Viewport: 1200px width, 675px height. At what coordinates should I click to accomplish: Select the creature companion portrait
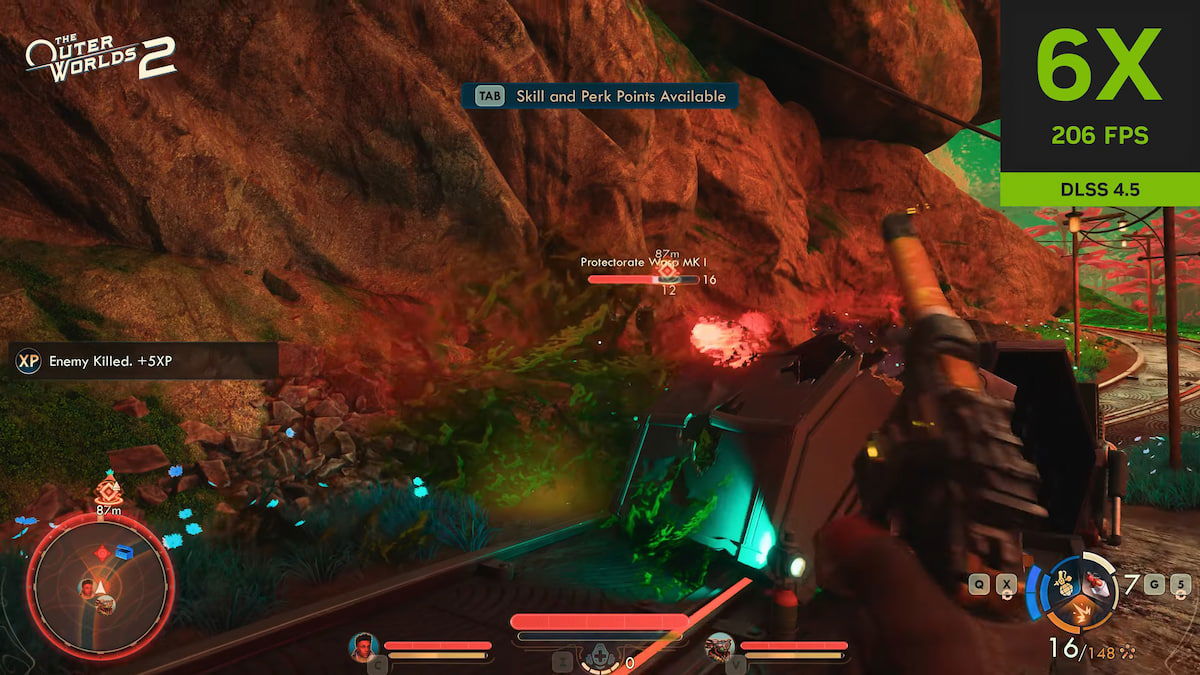point(719,647)
